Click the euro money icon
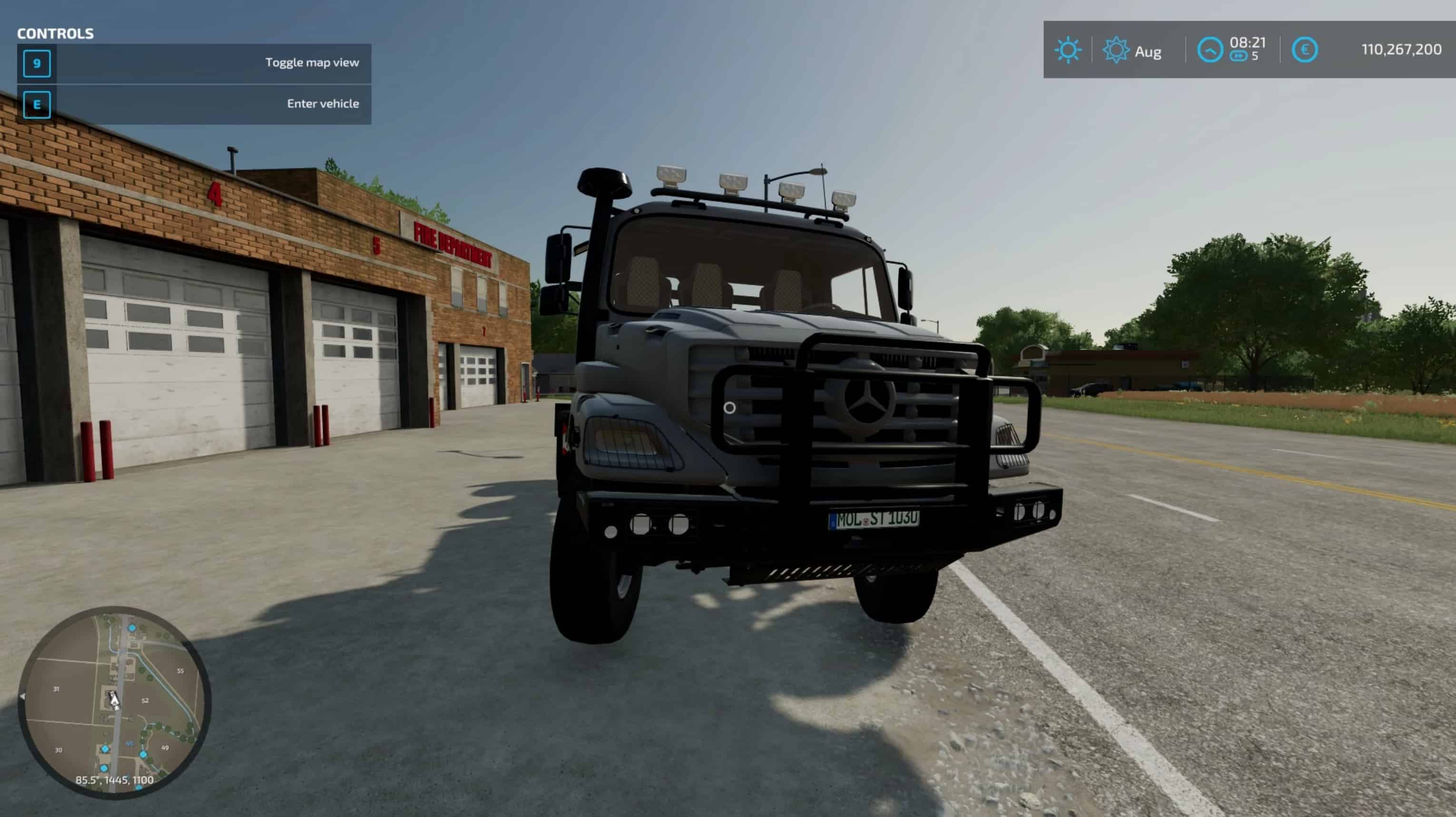 (1305, 50)
